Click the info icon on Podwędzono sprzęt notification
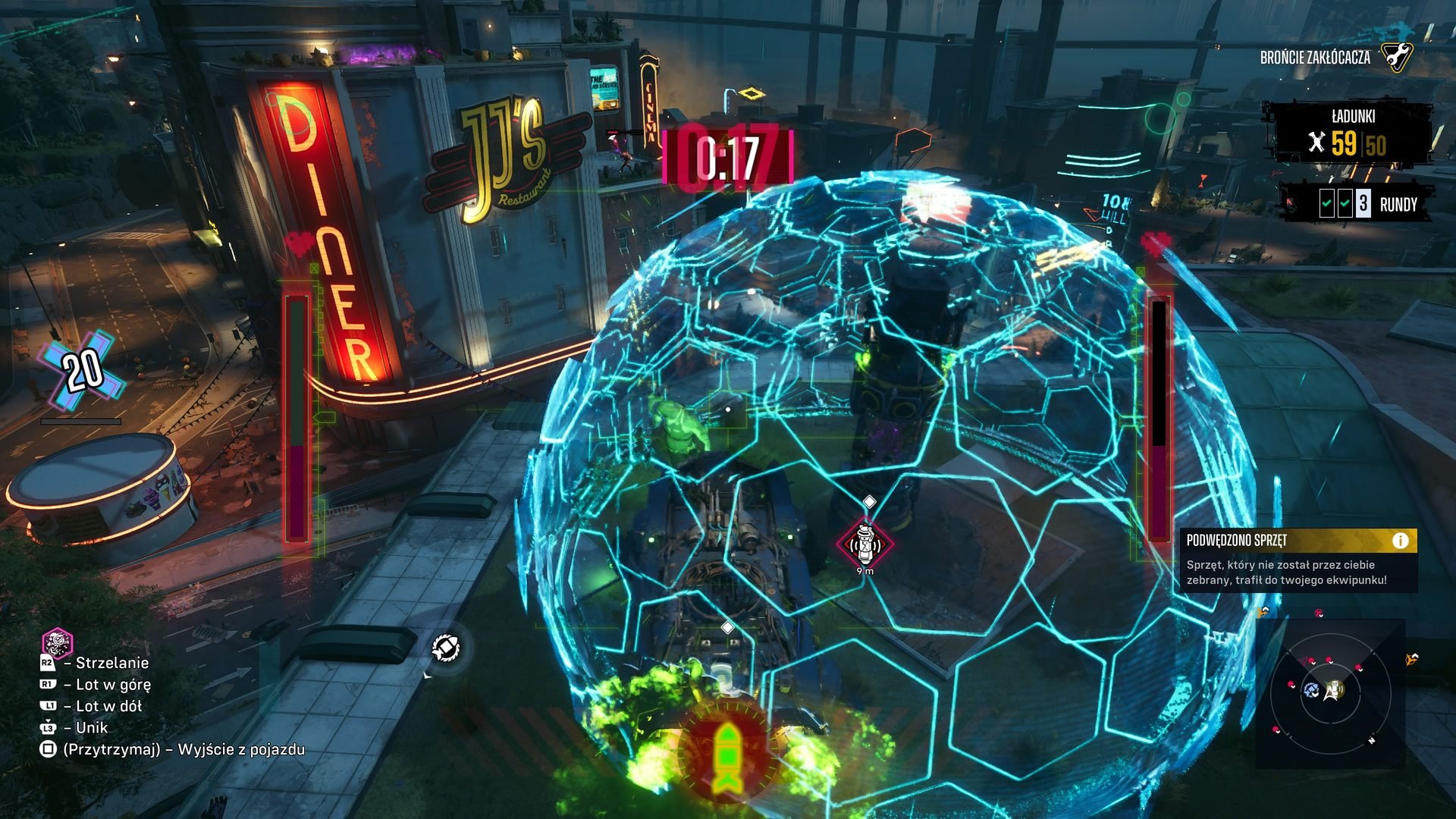Viewport: 1456px width, 819px height. pyautogui.click(x=1400, y=541)
